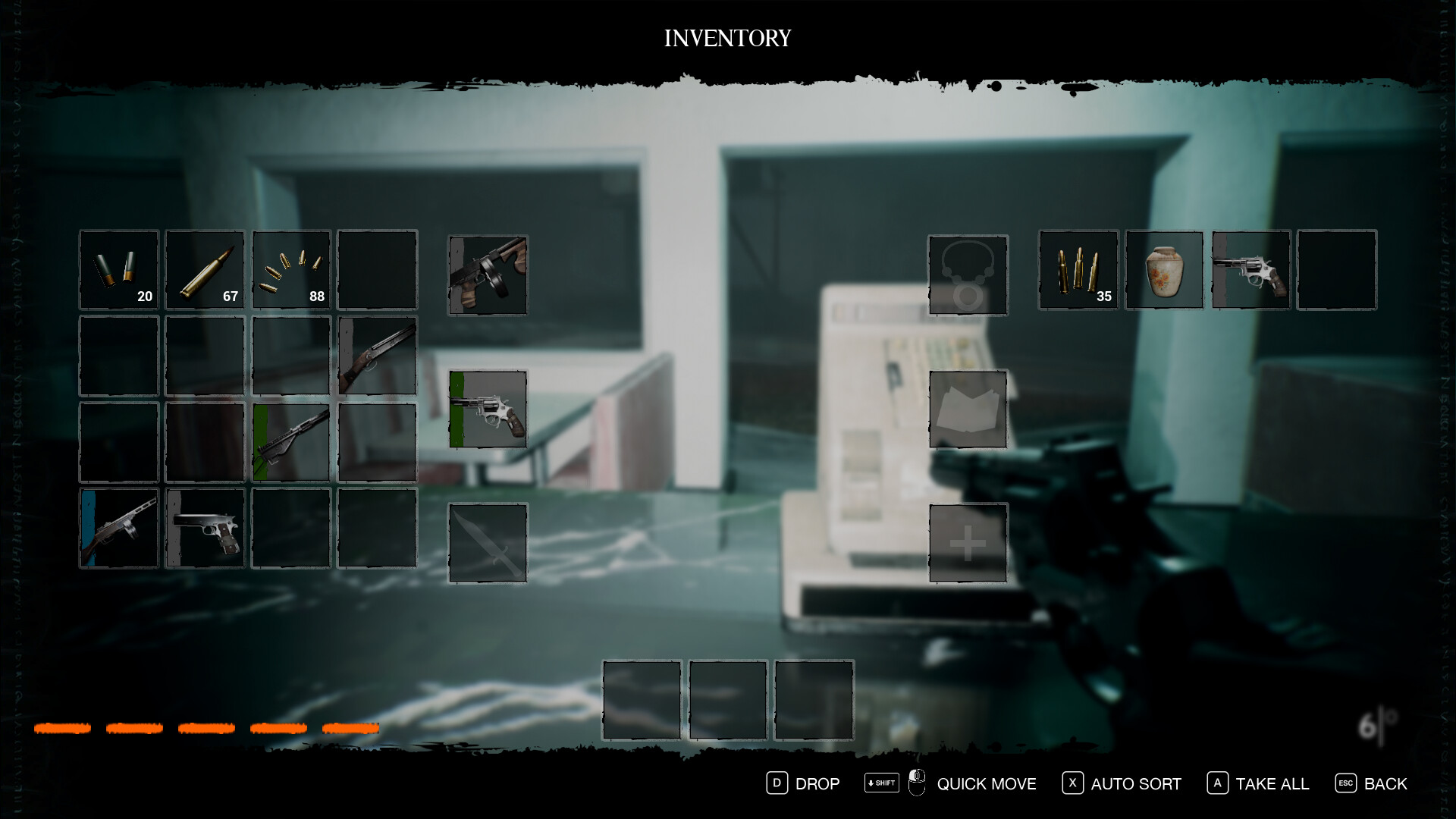Pick the shotgun shells stack showing 20
Image resolution: width=1456 pixels, height=819 pixels.
click(x=118, y=269)
